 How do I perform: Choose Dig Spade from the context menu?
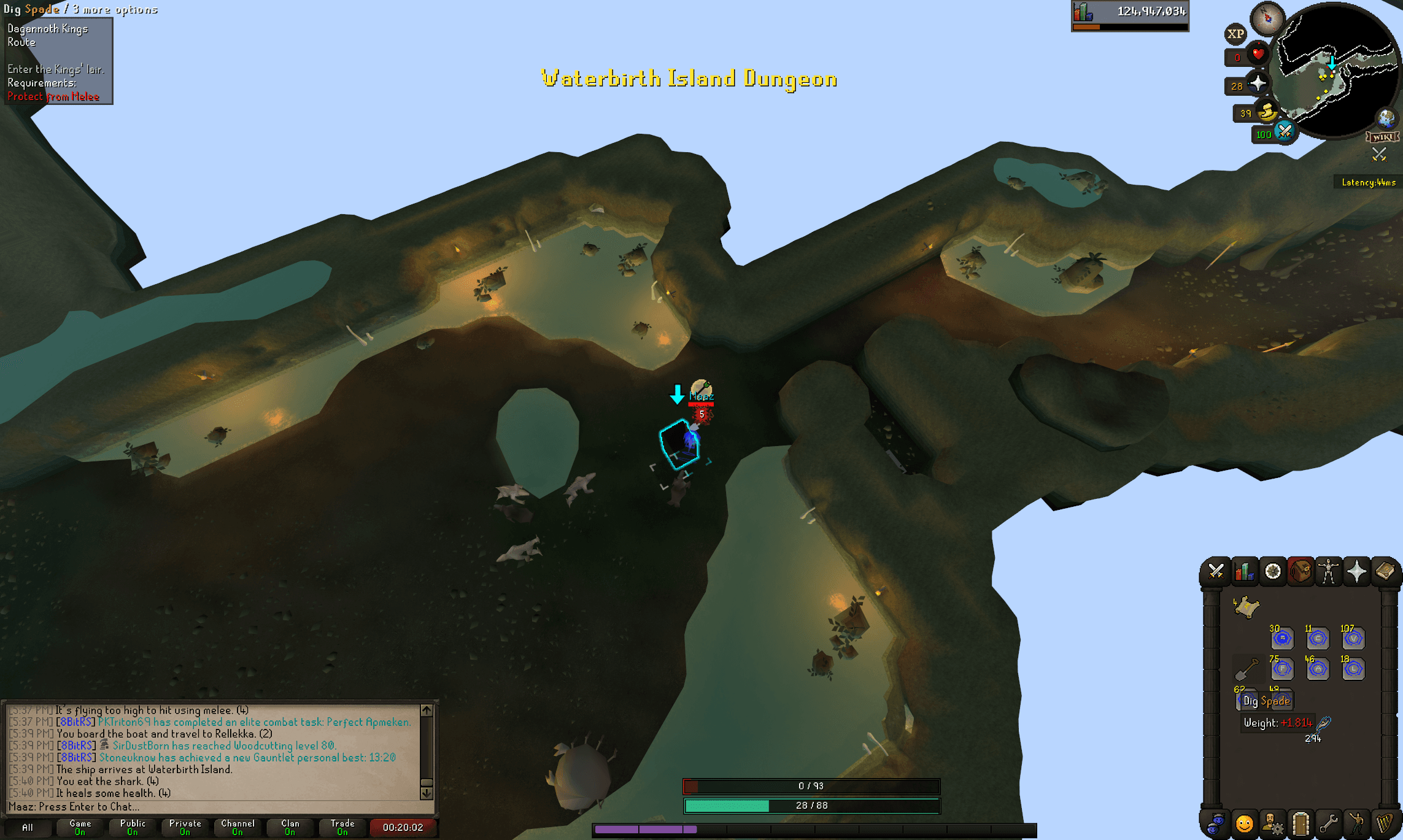tap(1264, 700)
